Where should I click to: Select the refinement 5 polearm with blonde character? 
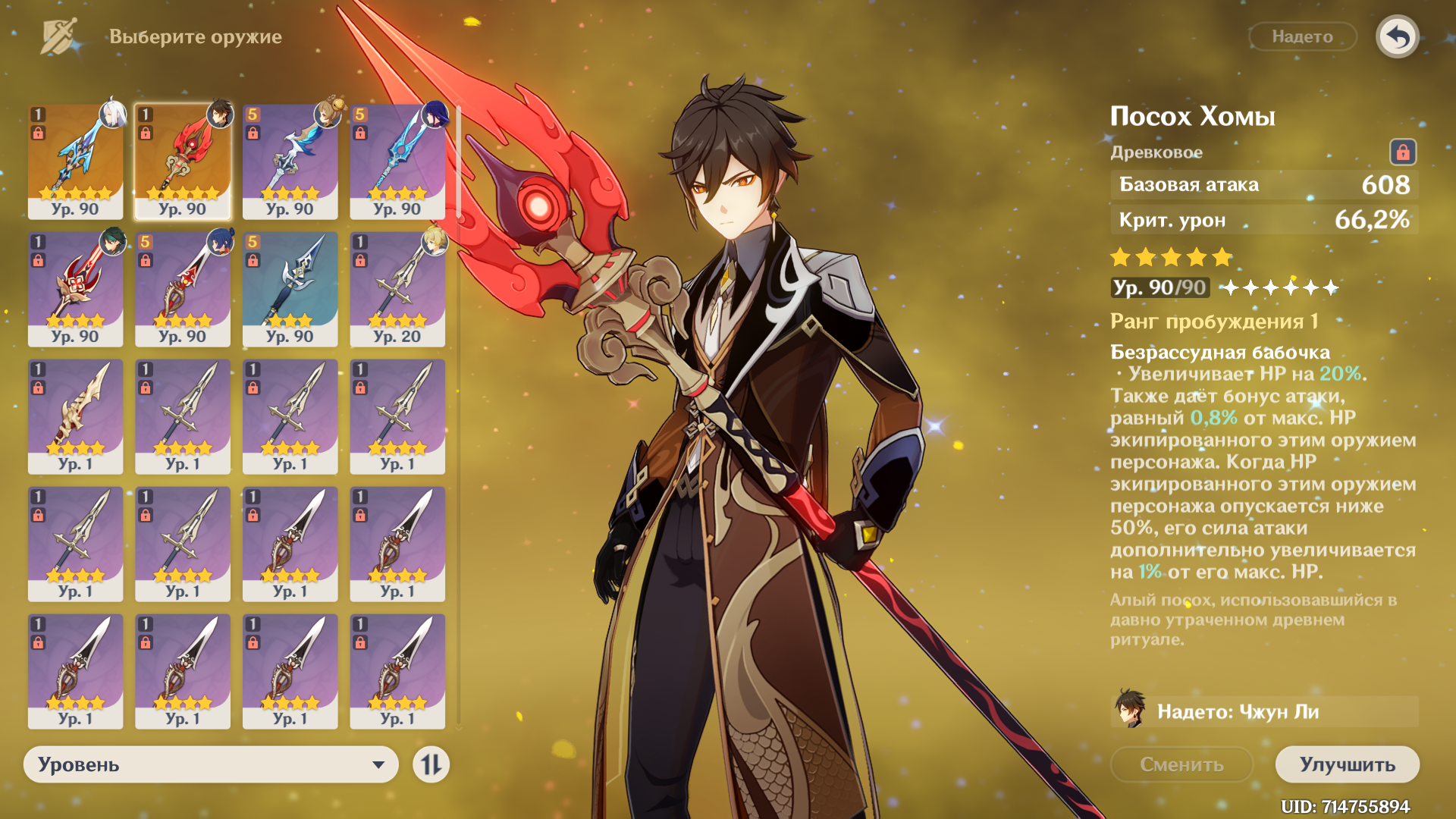(290, 162)
